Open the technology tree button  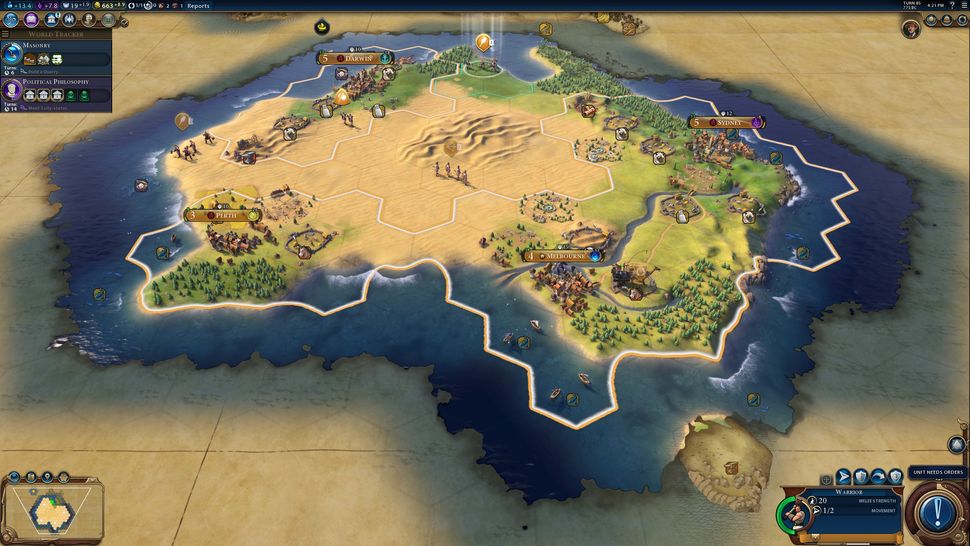coord(12,19)
